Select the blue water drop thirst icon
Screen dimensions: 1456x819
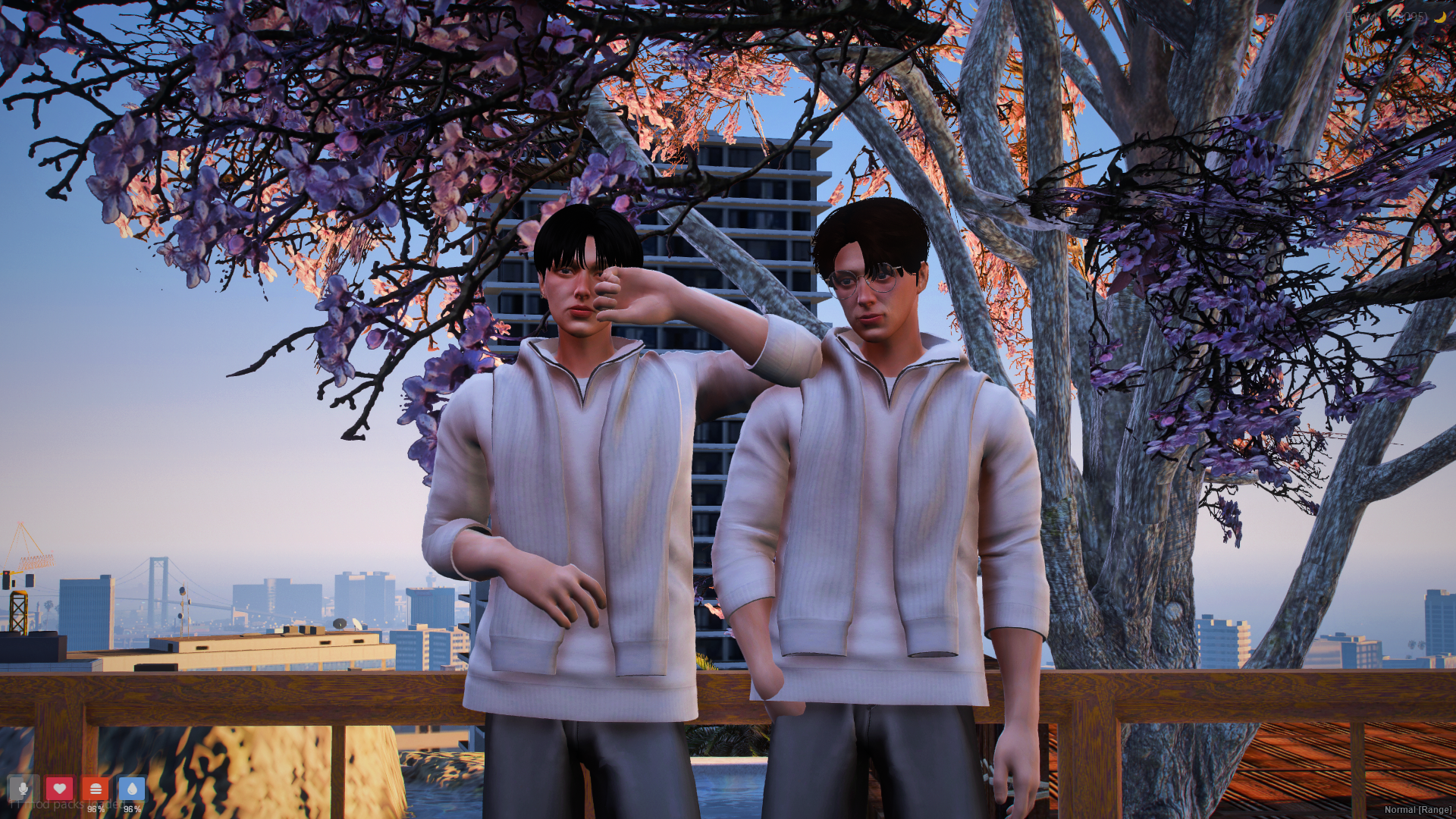click(132, 789)
